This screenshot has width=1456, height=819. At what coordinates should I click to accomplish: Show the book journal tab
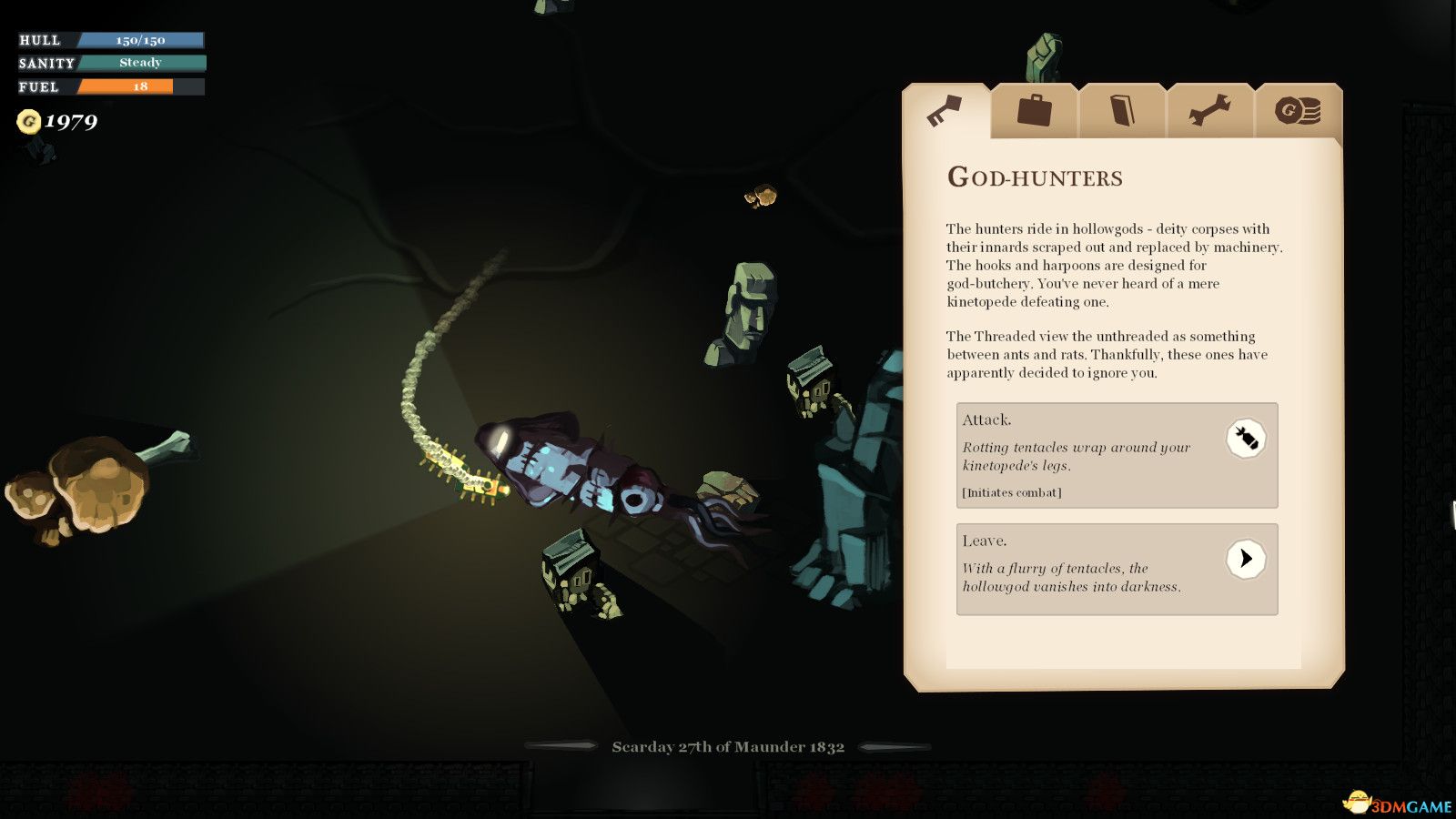coord(1122,111)
